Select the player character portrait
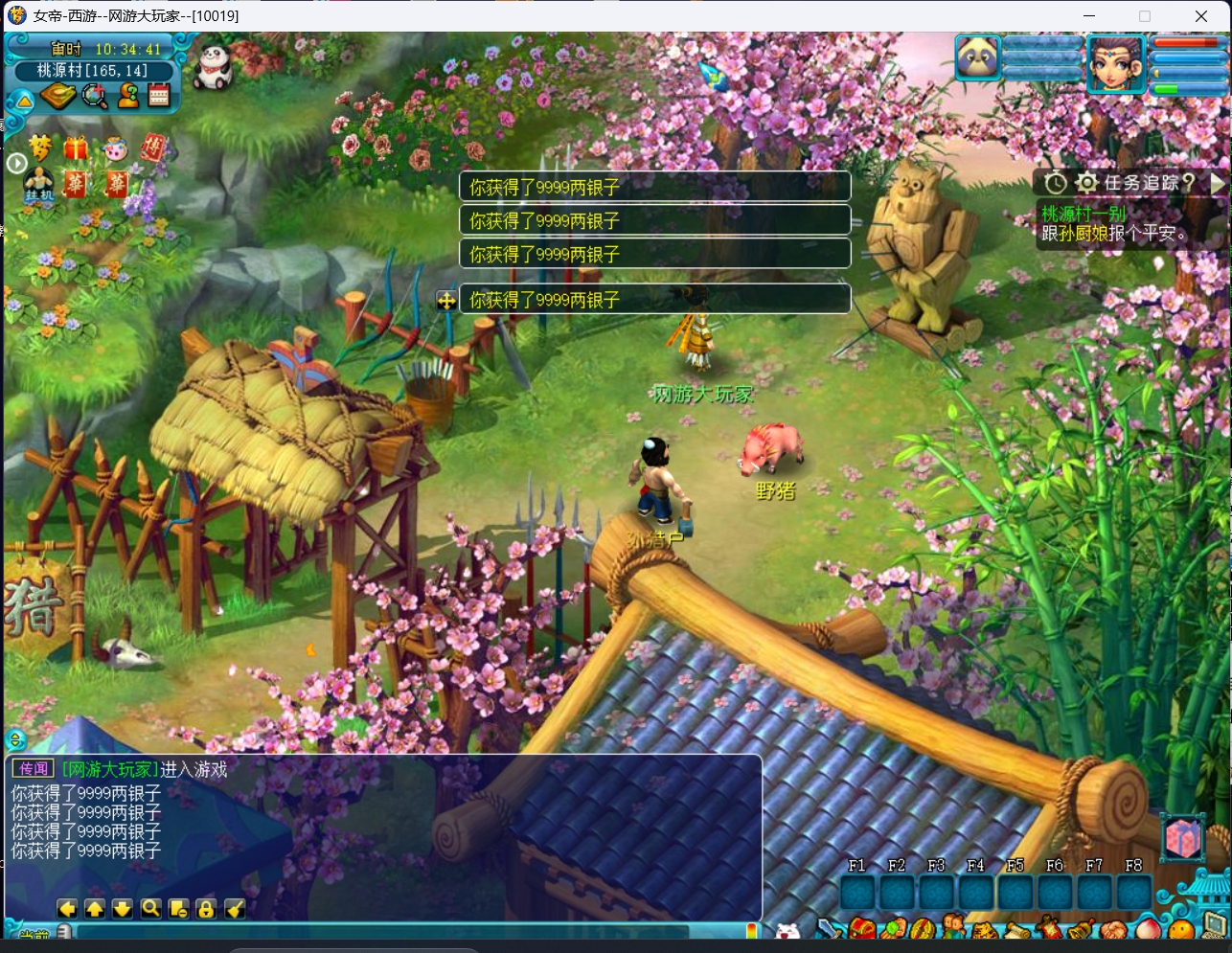Screen dimensions: 1232x953 pos(1116,62)
